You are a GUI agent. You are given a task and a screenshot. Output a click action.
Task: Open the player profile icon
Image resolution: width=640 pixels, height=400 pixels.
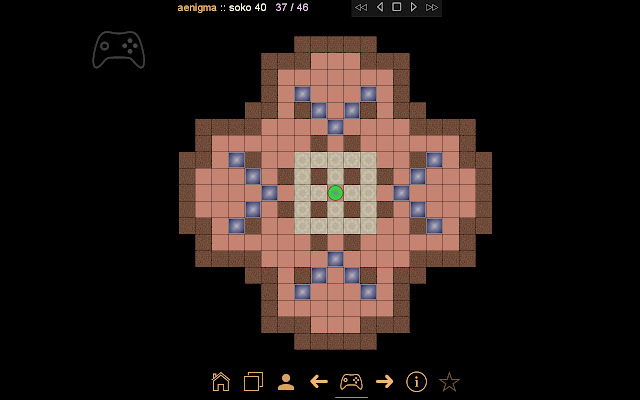pyautogui.click(x=286, y=381)
